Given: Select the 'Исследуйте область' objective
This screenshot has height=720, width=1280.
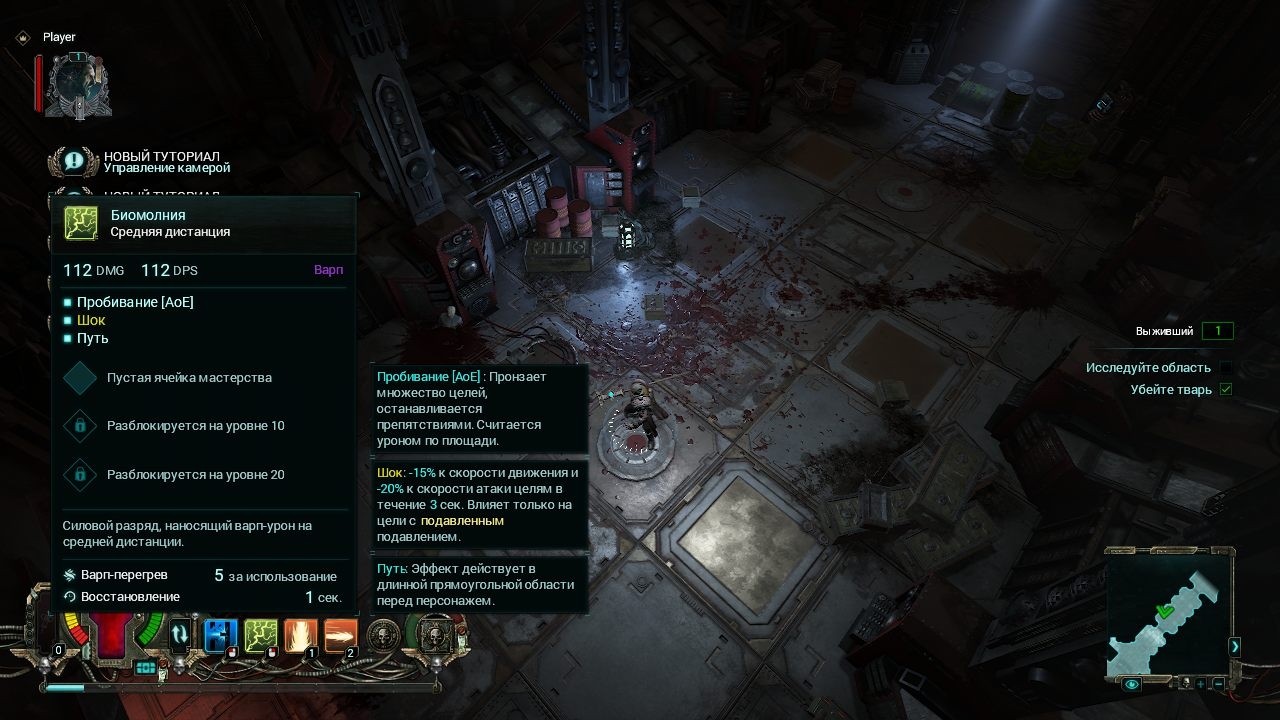Looking at the screenshot, I should (x=1148, y=368).
